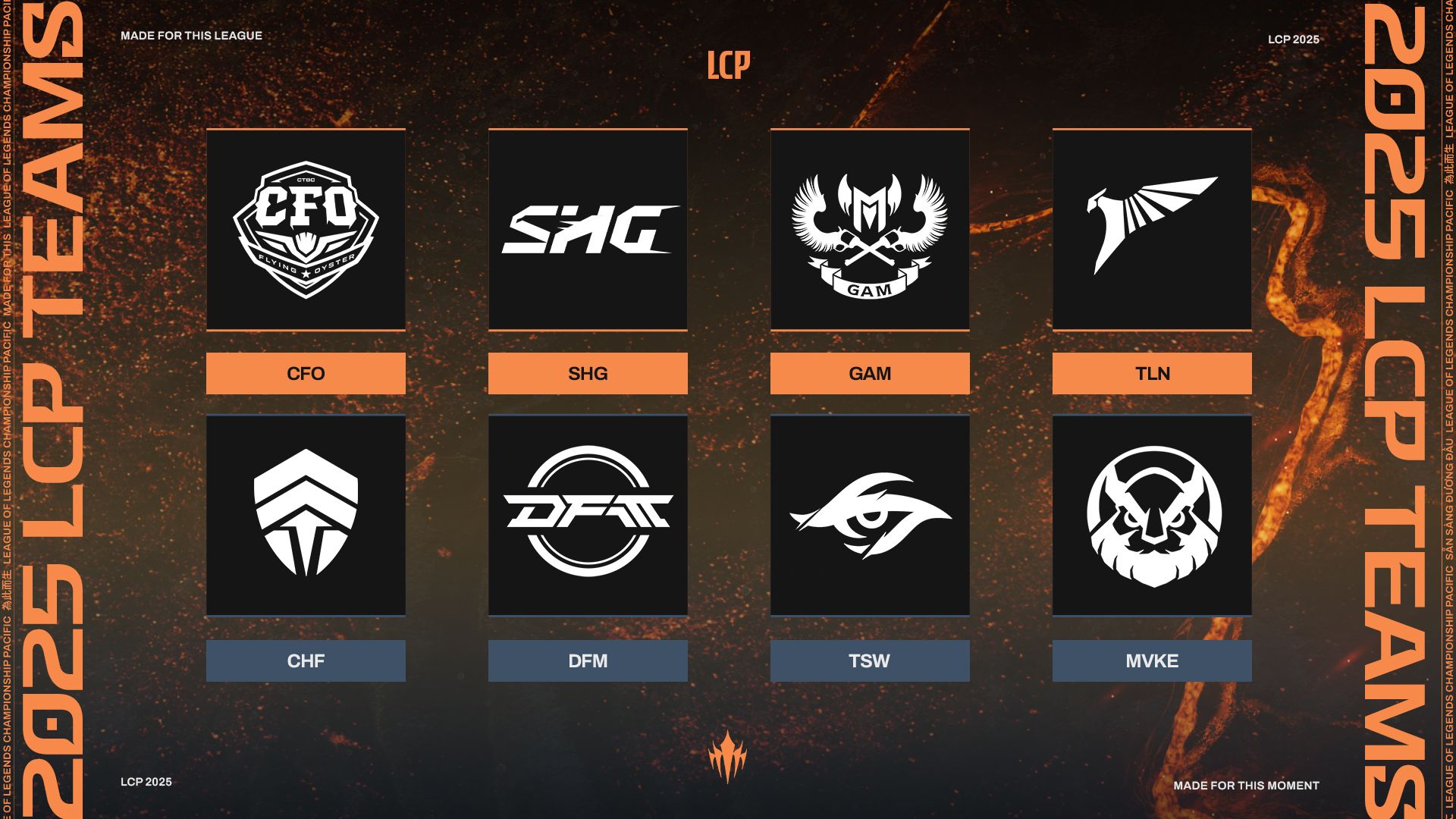Choose the SHG team logo tile
Screen dimensions: 1456x819
[x=588, y=230]
